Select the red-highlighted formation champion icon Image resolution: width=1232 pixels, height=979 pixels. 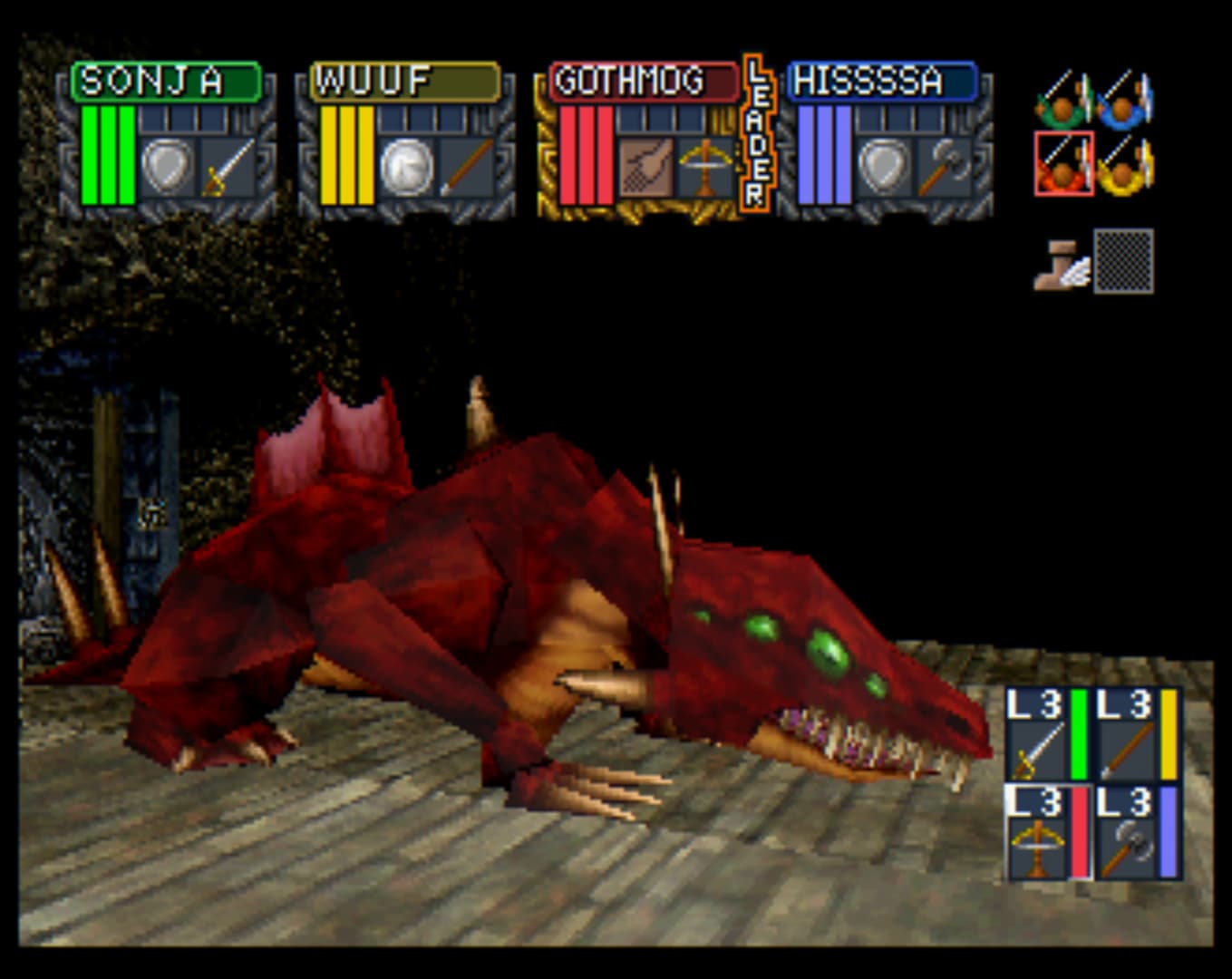pyautogui.click(x=1063, y=164)
